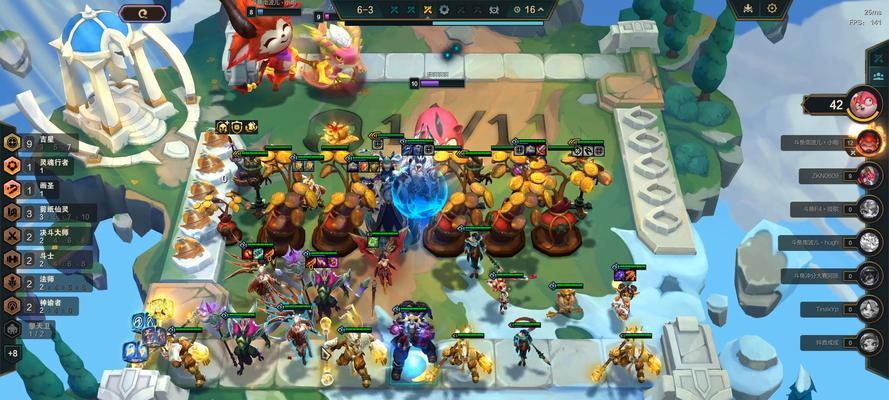Show the 法师 trait details

click(x=40, y=282)
